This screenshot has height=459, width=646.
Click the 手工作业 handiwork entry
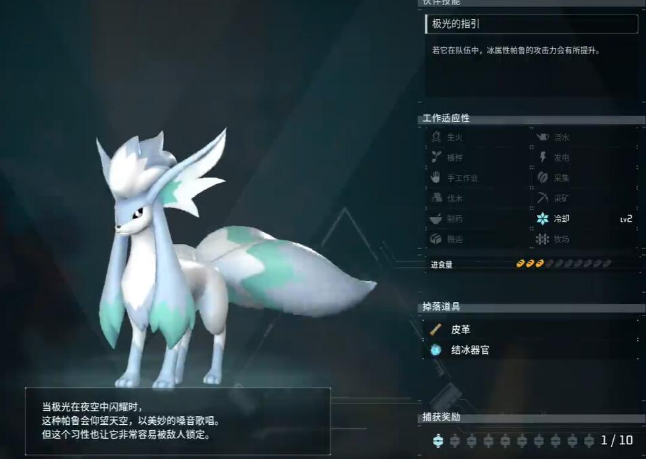[x=462, y=178]
